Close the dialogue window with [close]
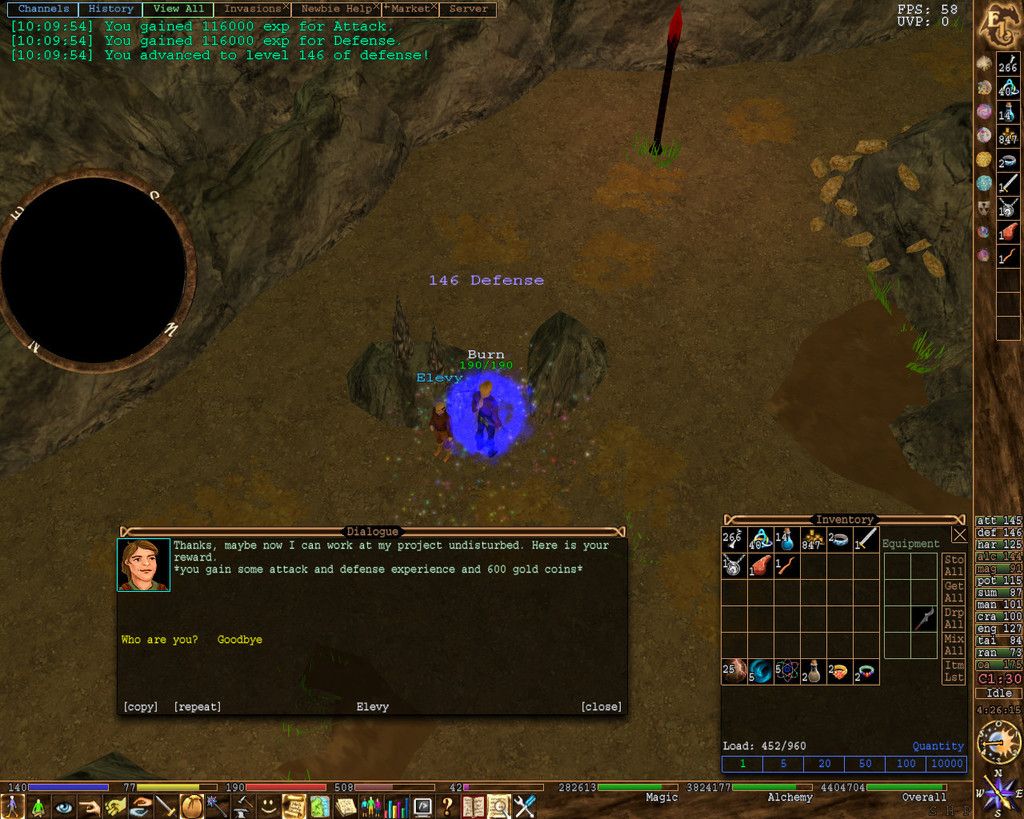 click(601, 707)
